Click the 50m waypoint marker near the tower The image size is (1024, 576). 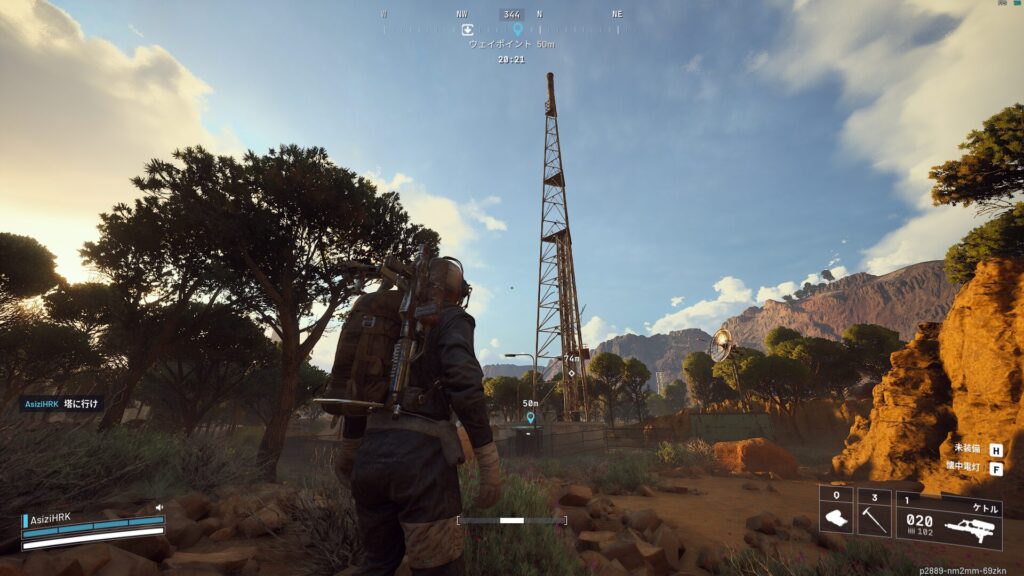(x=530, y=417)
